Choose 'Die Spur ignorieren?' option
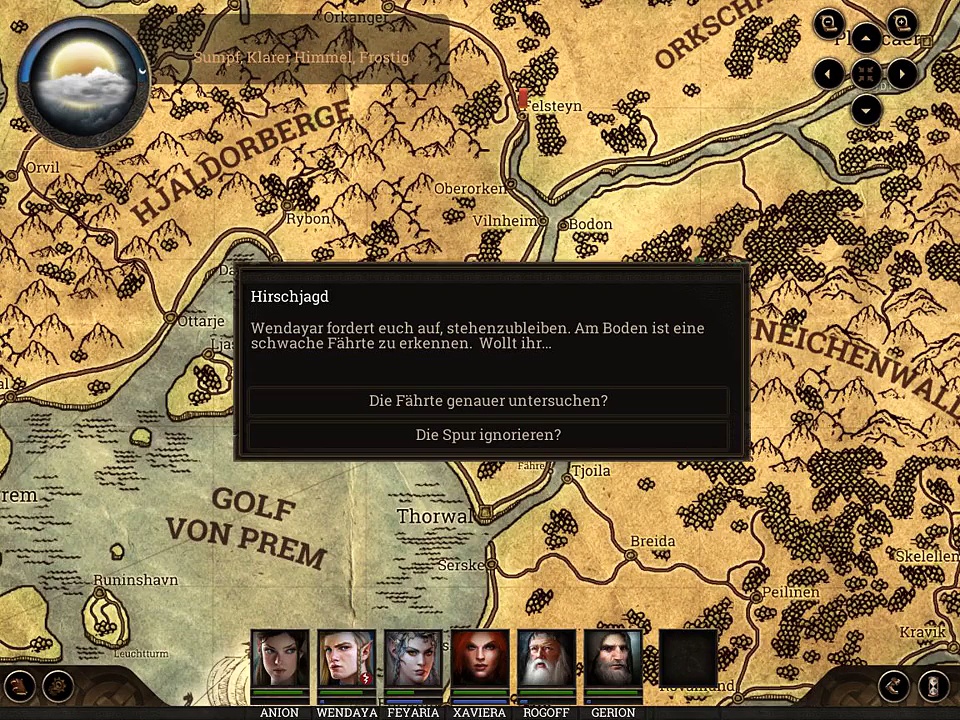The height and width of the screenshot is (720, 960). click(488, 435)
